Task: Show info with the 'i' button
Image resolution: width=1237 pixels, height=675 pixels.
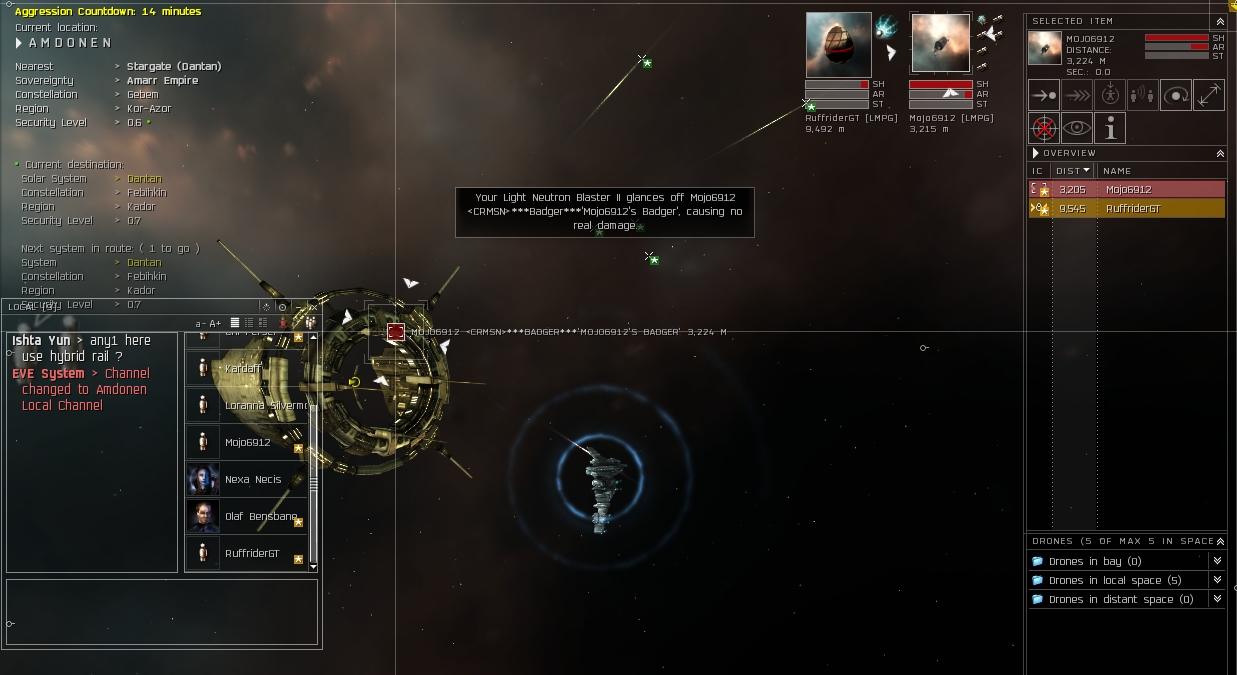Action: 1109,128
